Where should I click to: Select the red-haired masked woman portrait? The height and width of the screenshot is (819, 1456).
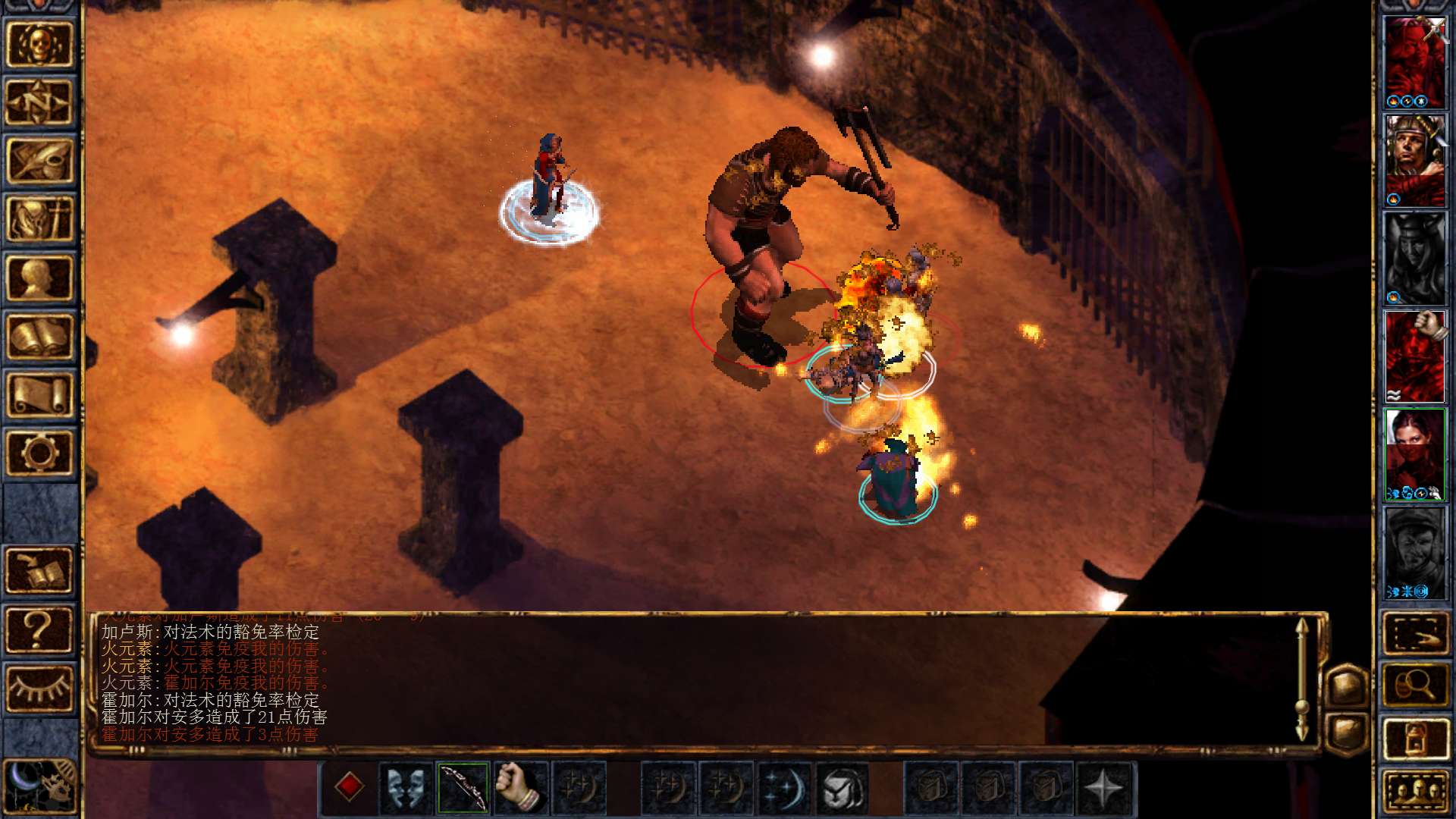coord(1415,453)
